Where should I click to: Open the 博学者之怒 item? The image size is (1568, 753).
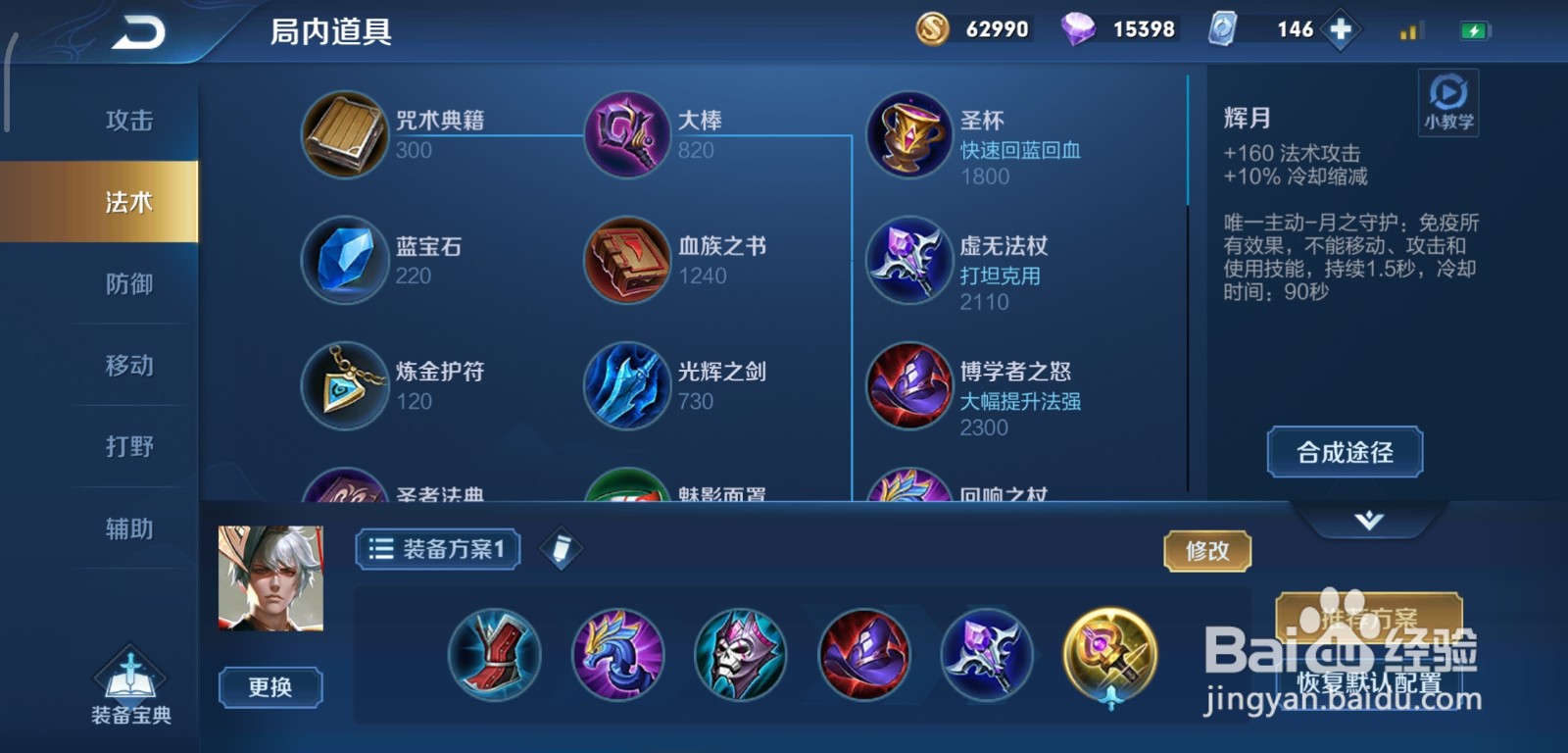pyautogui.click(x=908, y=385)
